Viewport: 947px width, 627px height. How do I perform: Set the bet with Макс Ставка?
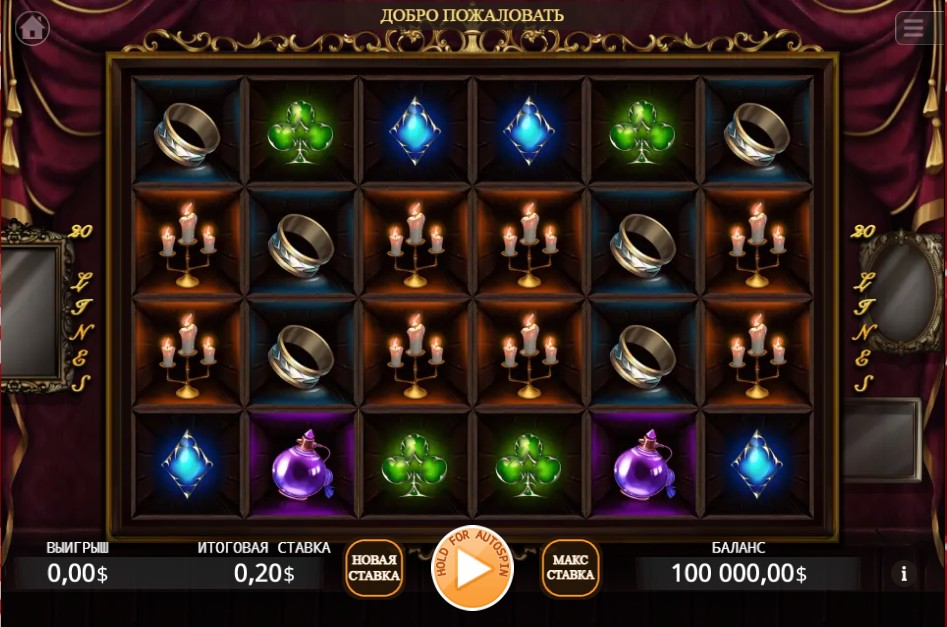click(x=571, y=568)
